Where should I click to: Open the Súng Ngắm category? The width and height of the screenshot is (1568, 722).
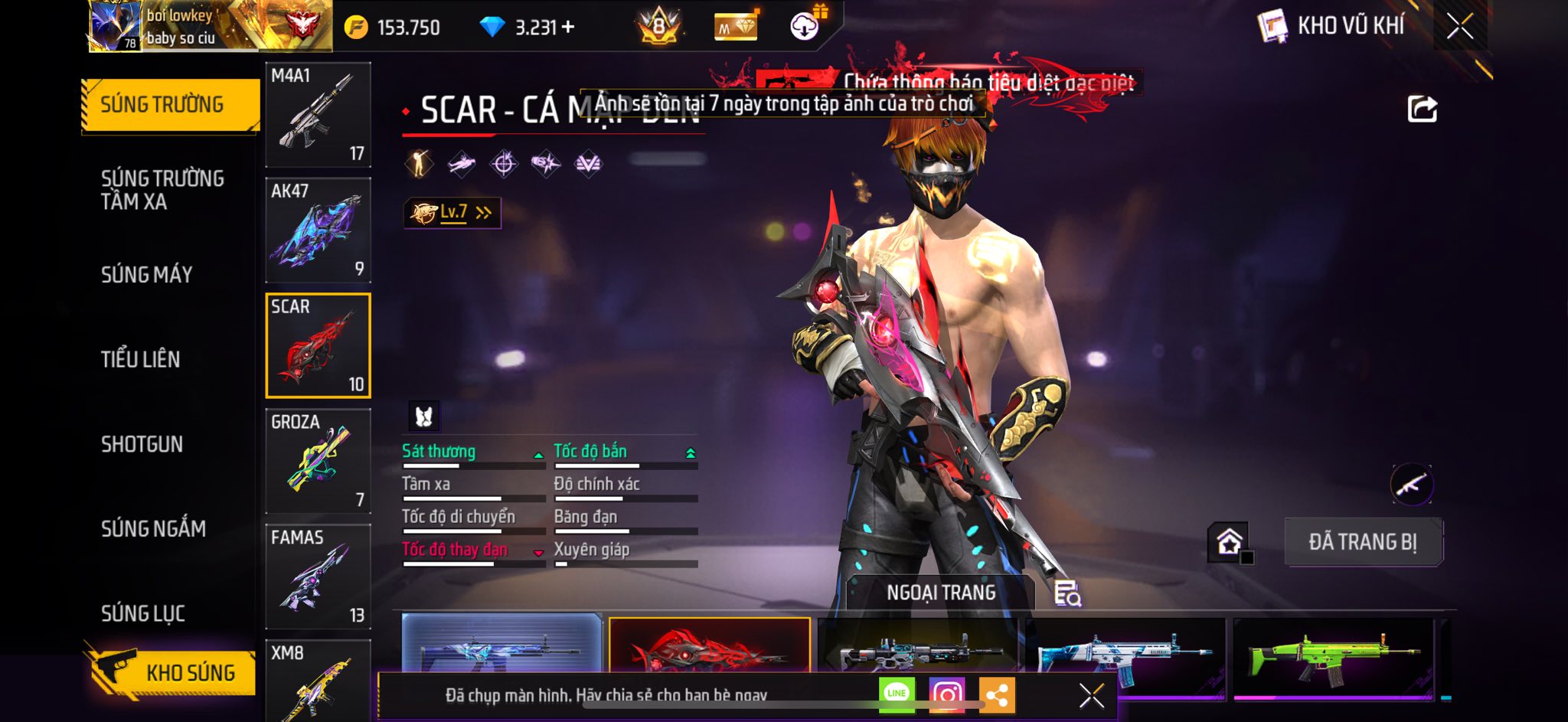pyautogui.click(x=153, y=528)
